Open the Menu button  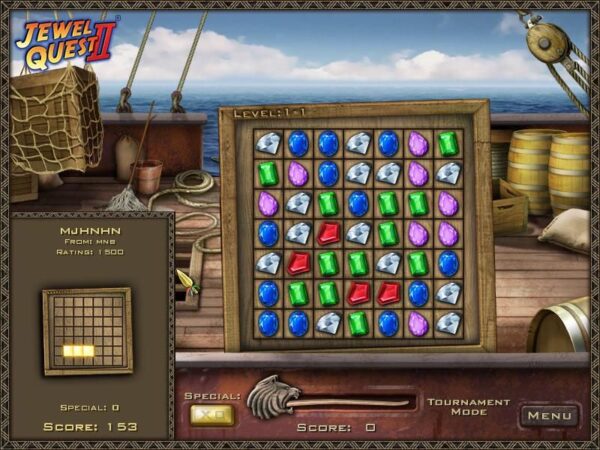pos(549,414)
